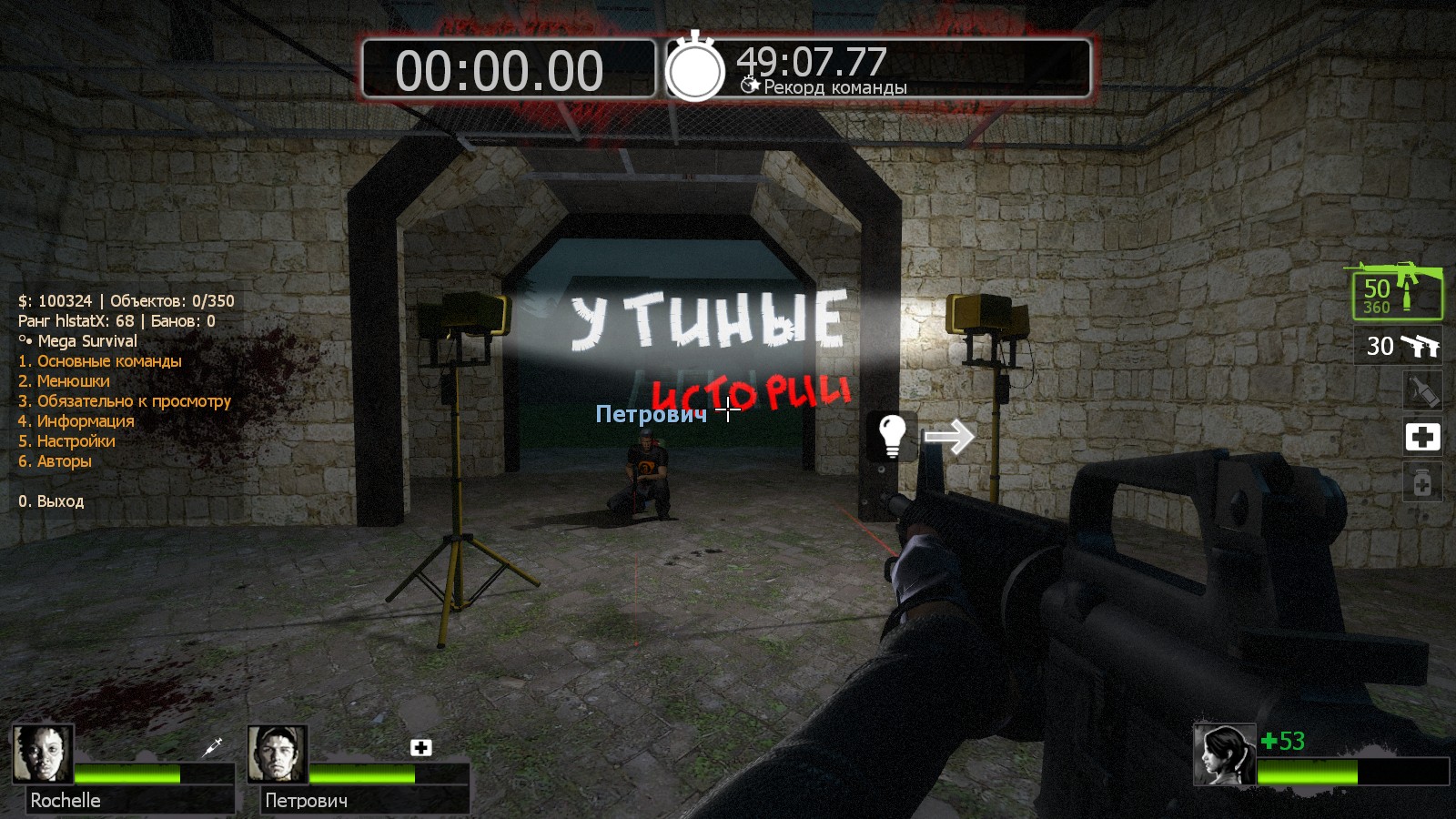Switch to the dual pistols slot

coord(1402,346)
